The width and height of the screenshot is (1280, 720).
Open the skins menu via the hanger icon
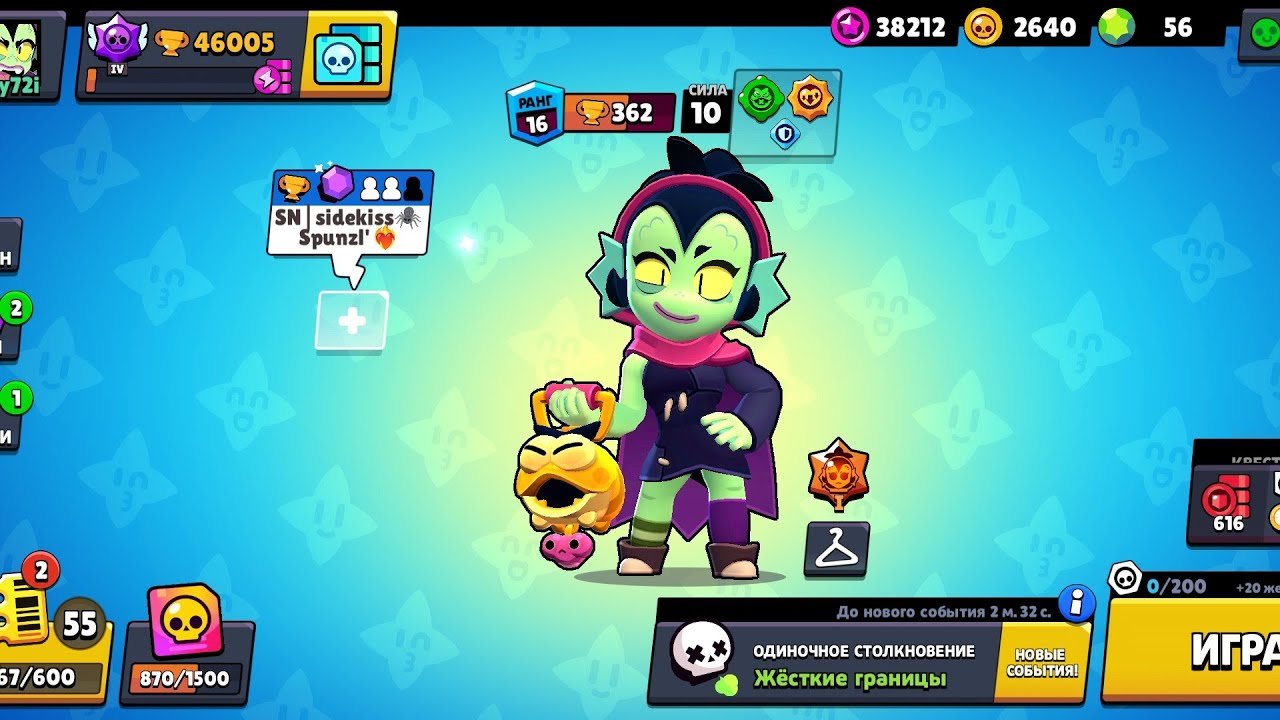pos(837,549)
